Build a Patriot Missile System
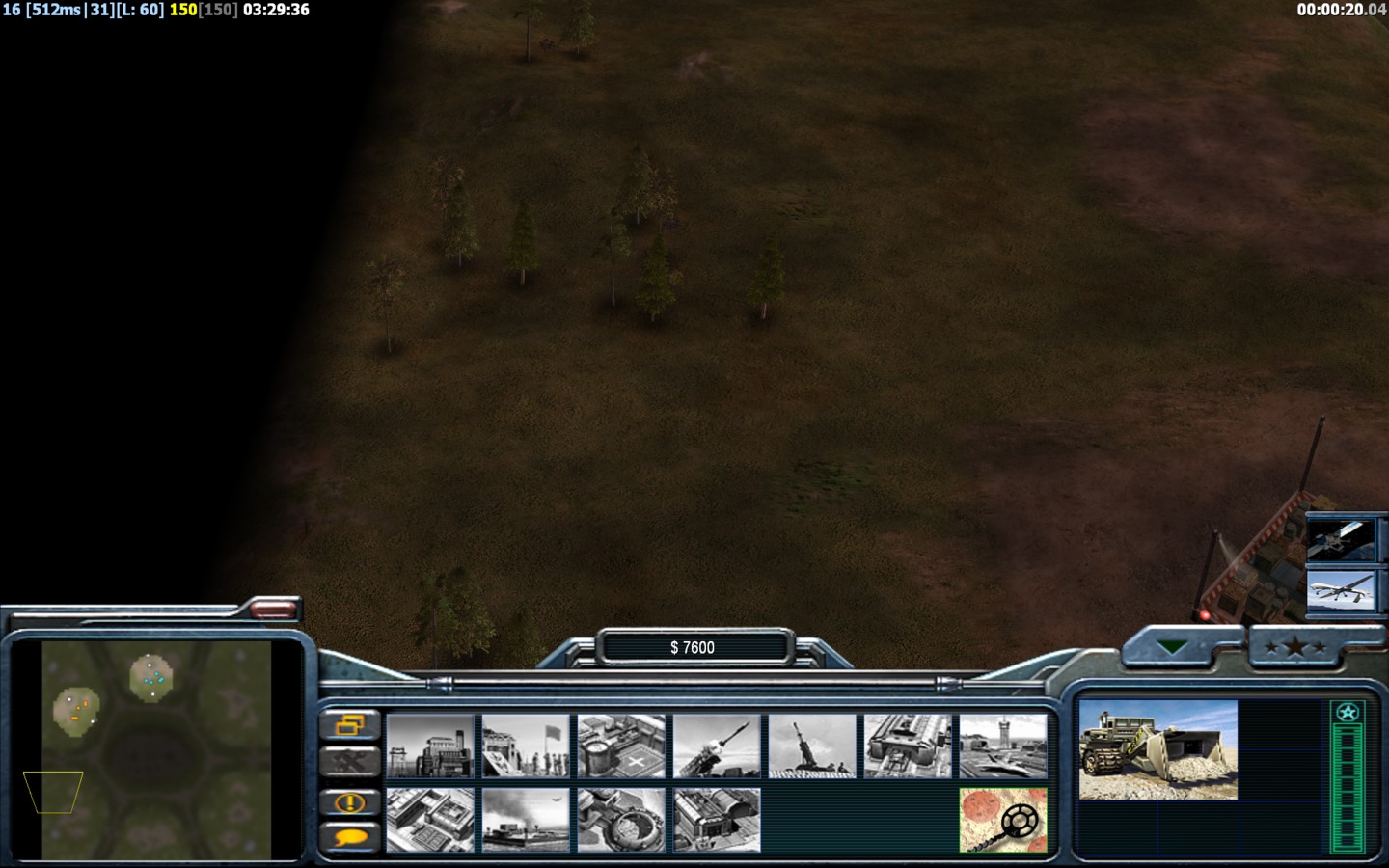Screen dimensions: 1389x868 [717, 746]
